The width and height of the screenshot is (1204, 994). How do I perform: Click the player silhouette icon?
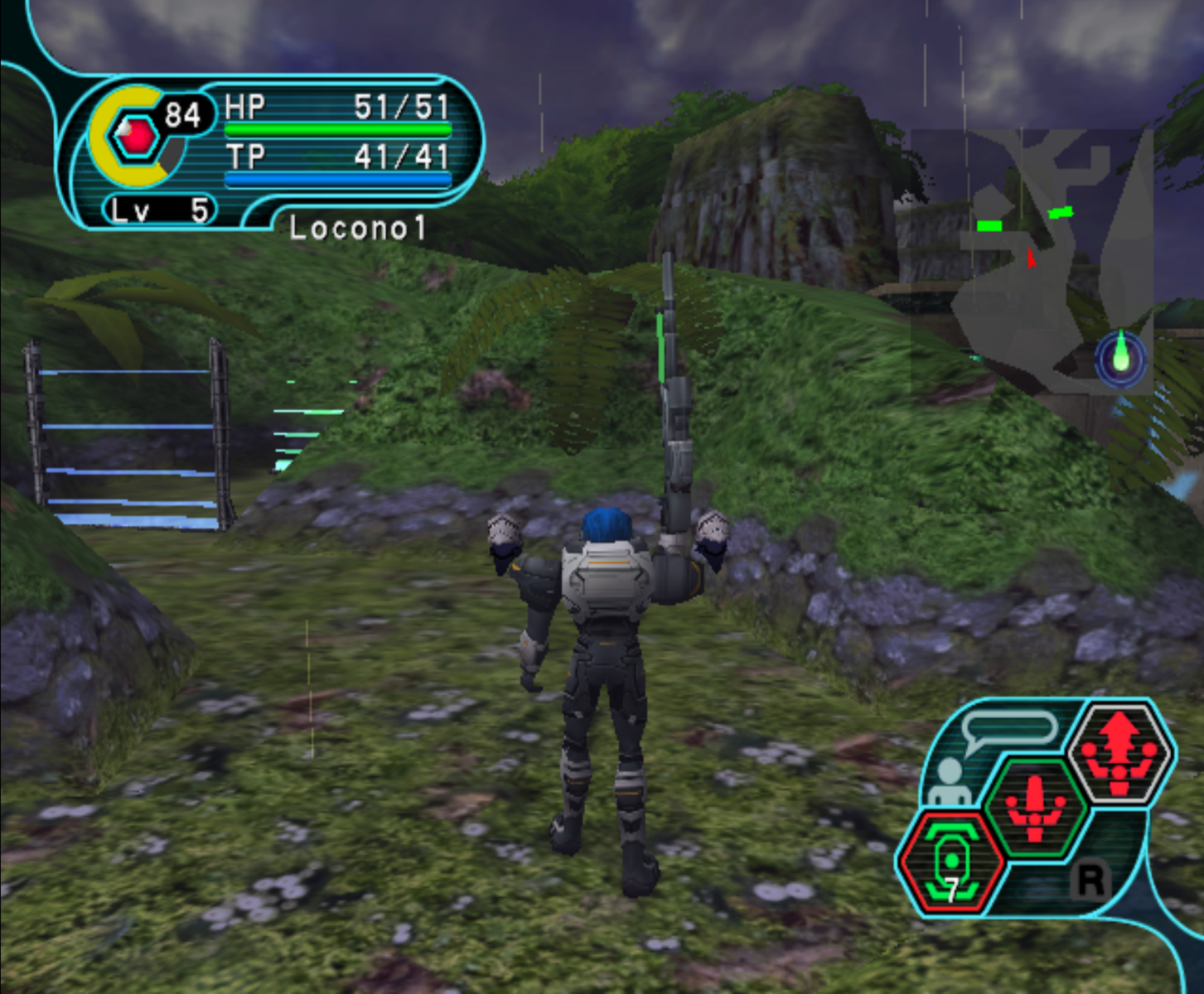(x=947, y=783)
